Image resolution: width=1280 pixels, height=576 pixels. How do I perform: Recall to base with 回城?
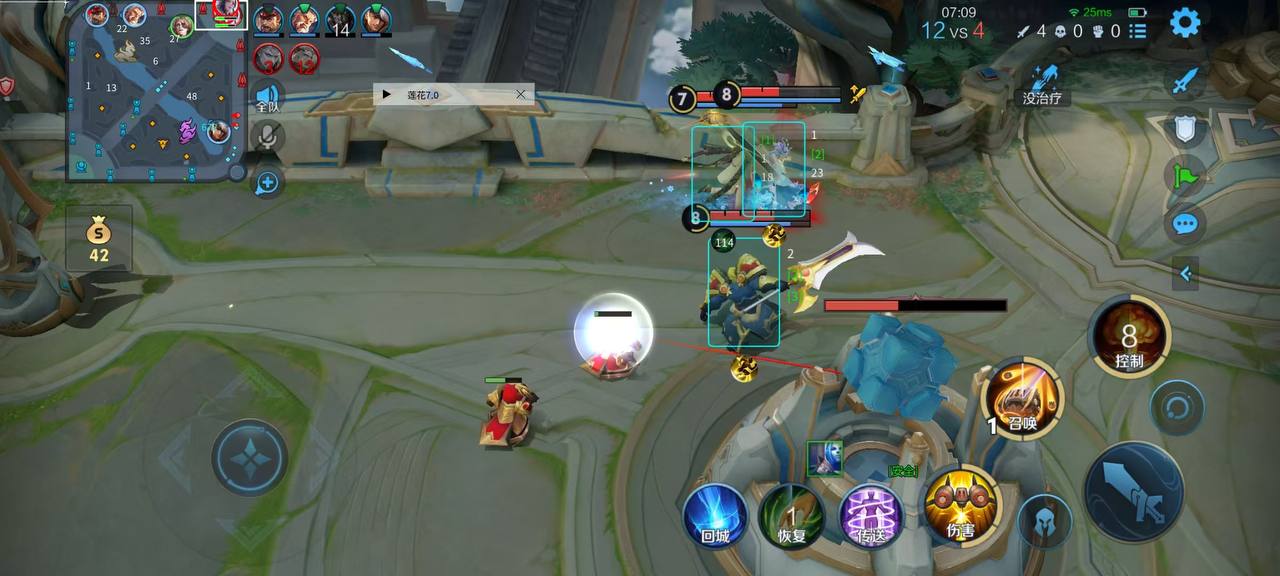715,515
